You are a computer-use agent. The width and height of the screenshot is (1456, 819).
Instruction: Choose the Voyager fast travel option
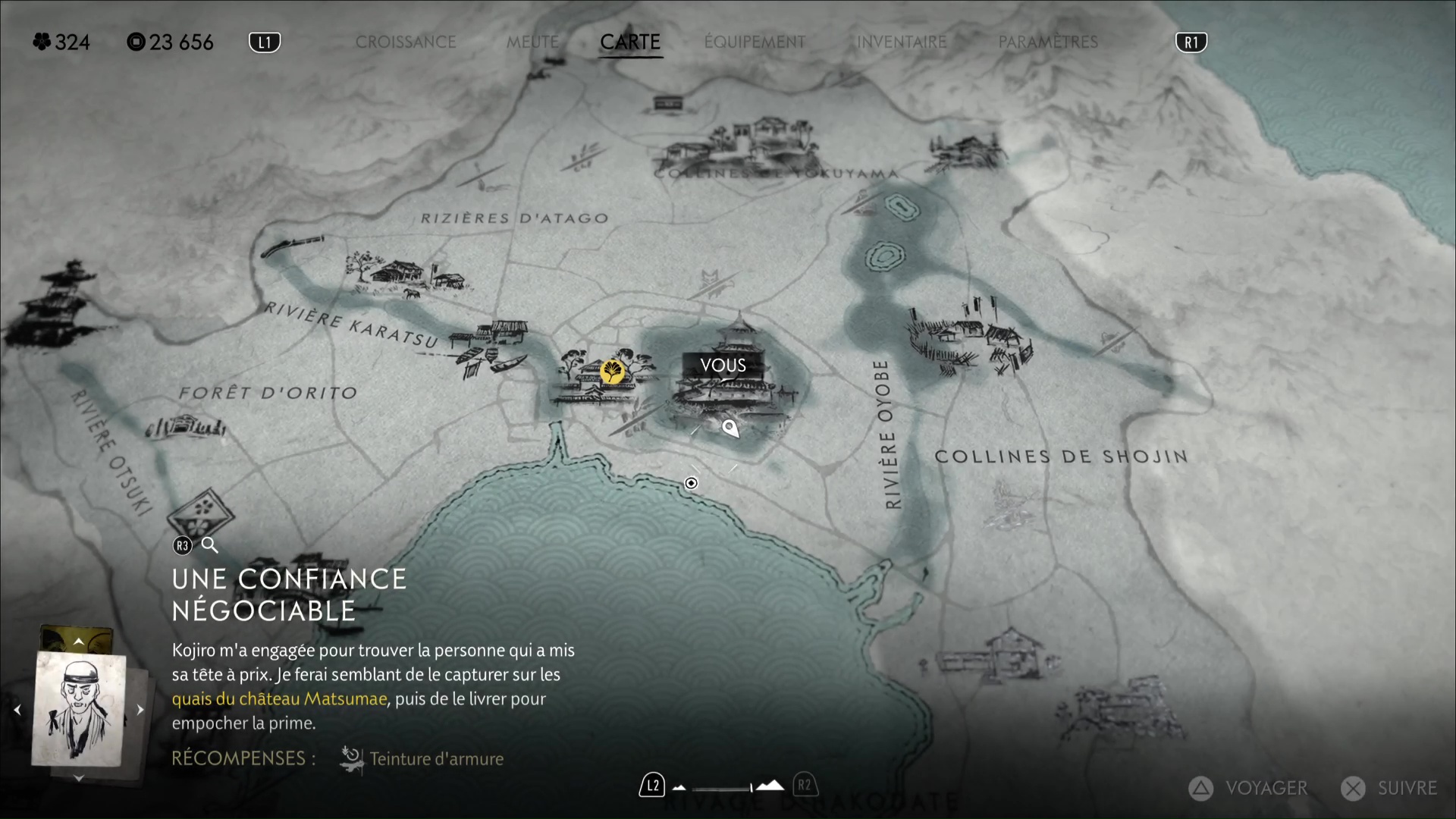(1247, 789)
